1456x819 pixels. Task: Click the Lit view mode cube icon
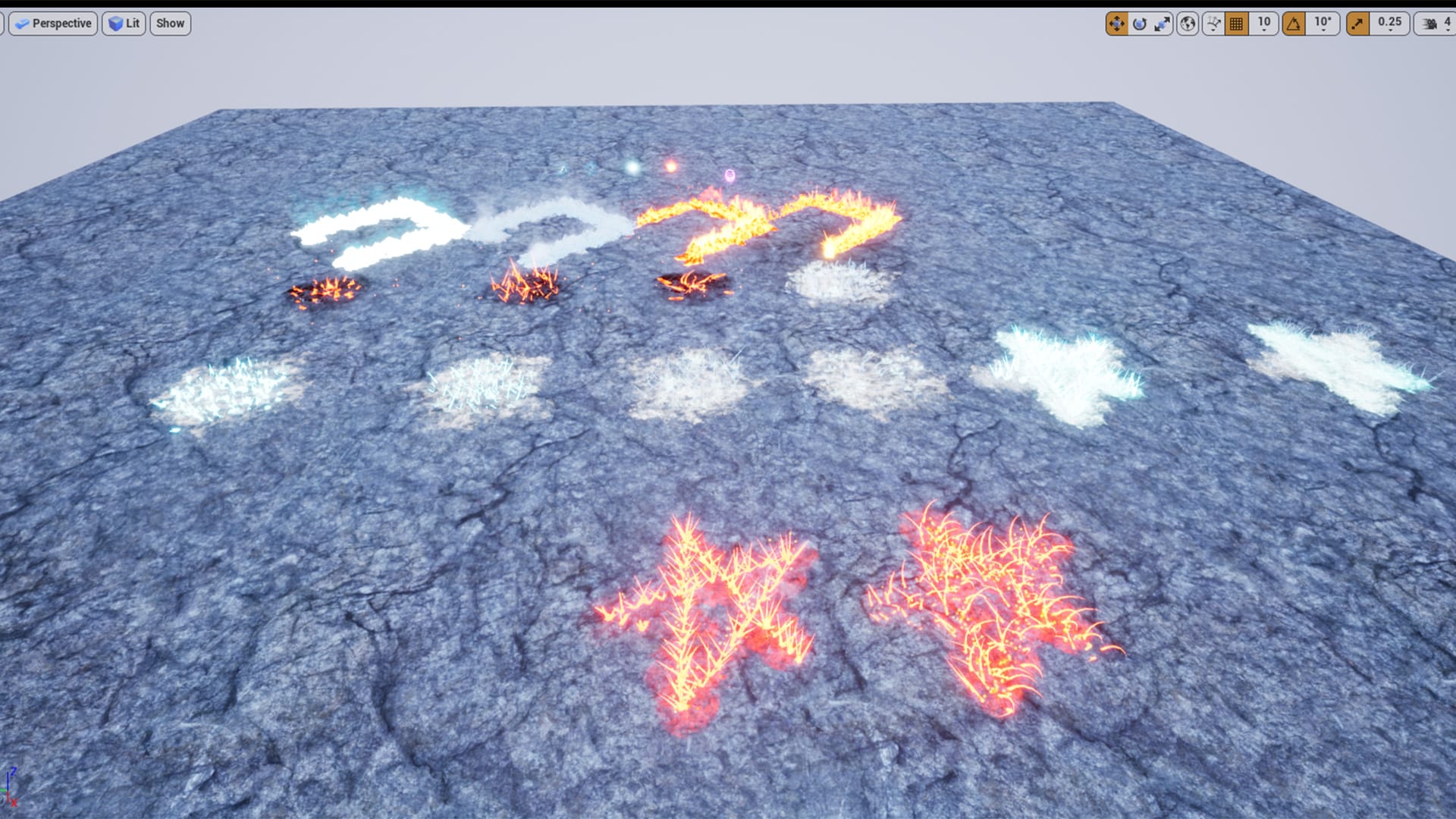pyautogui.click(x=116, y=24)
